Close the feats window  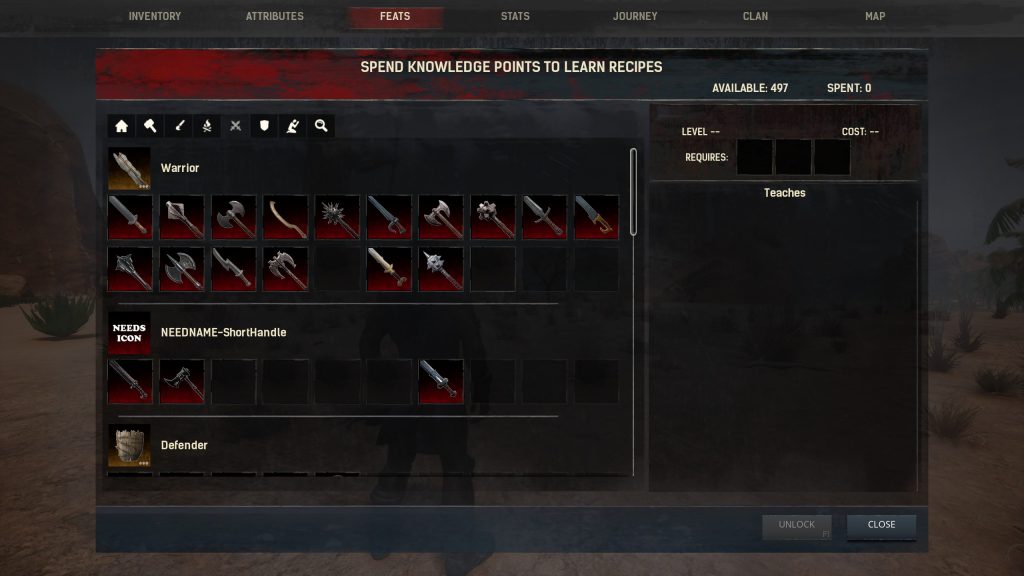point(881,525)
